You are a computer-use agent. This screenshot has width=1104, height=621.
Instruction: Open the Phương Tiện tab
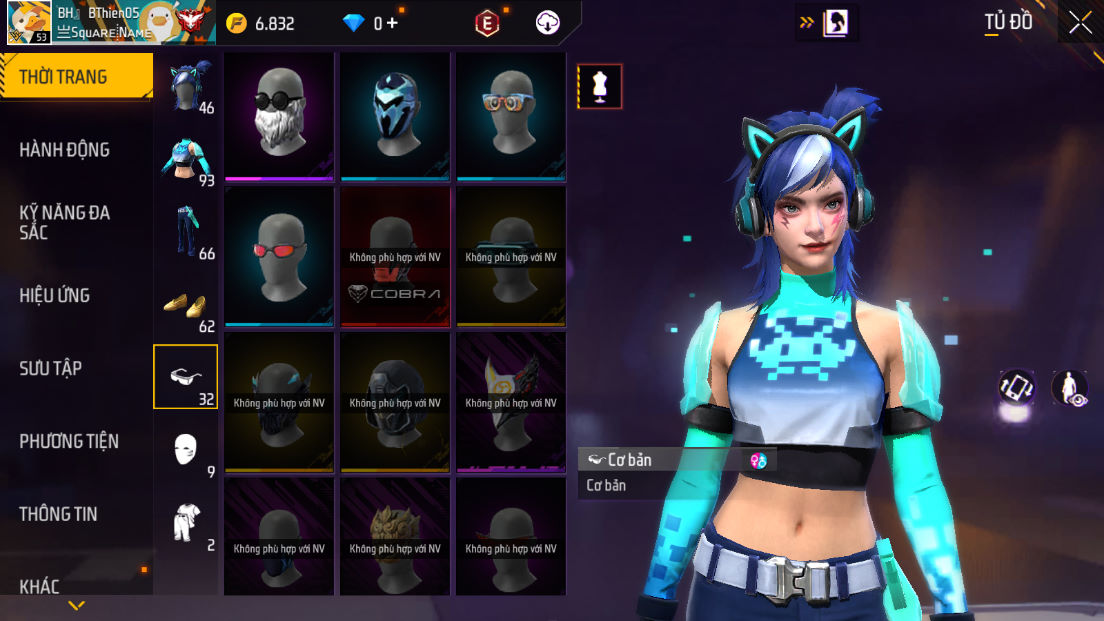(69, 441)
